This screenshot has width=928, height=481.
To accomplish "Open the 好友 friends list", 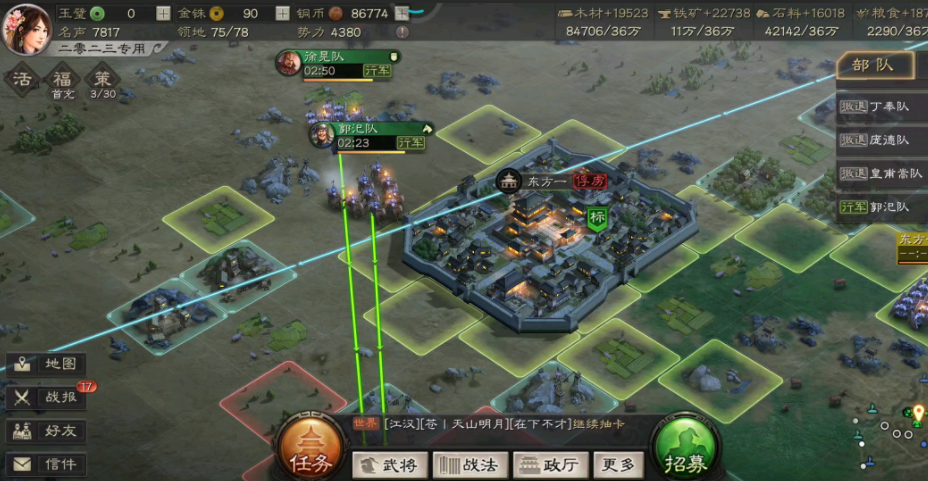I will click(46, 431).
